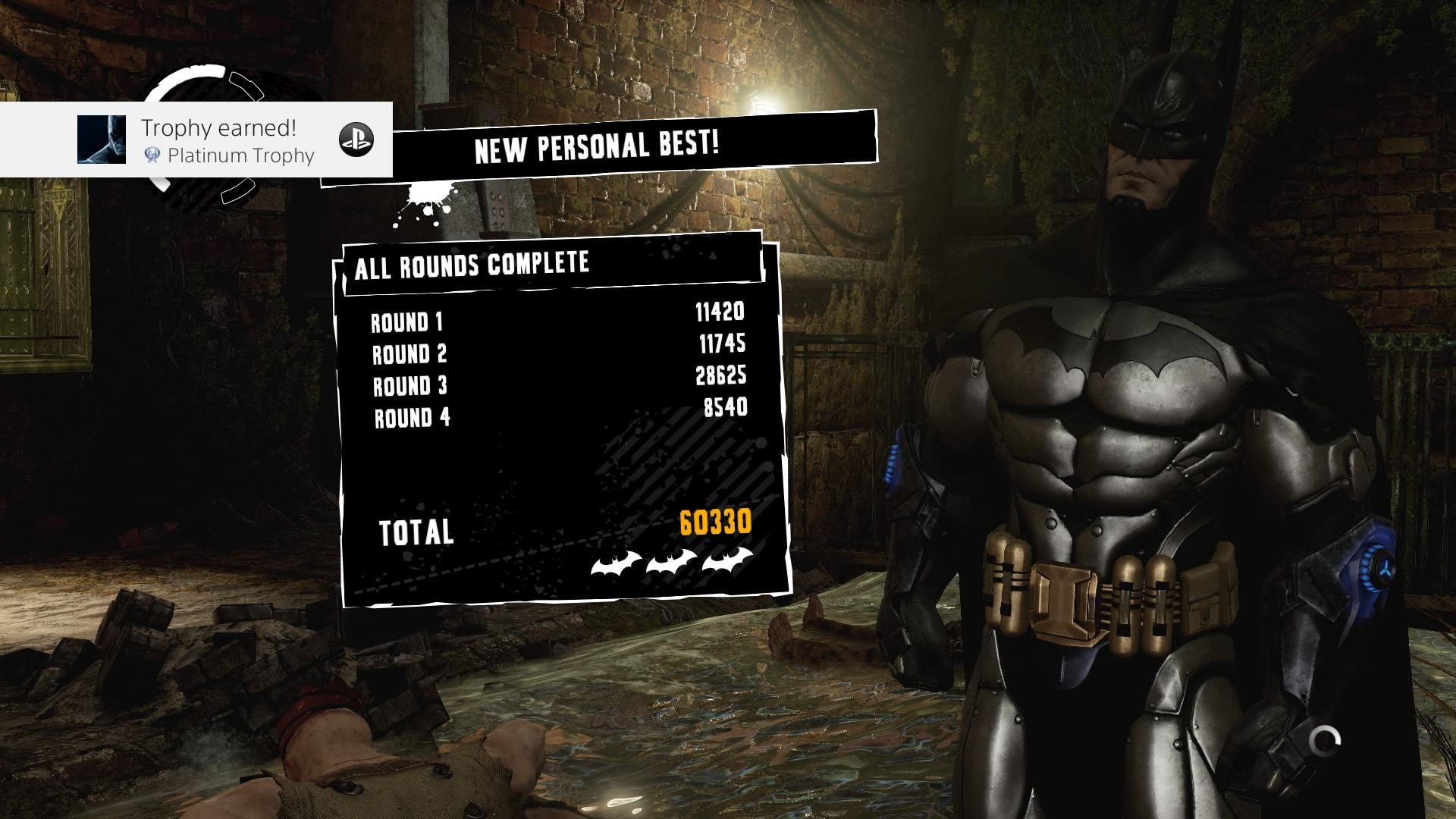Select the ALL ROUNDS COMPLETE header
Viewport: 1456px width, 819px height.
[x=472, y=265]
